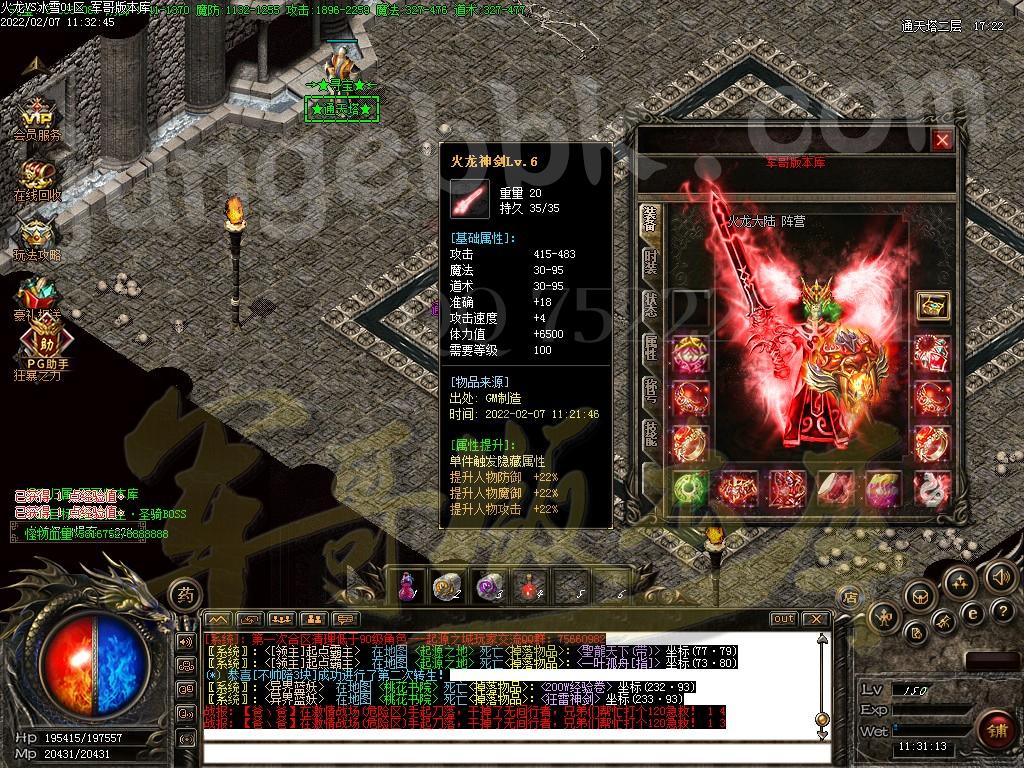The width and height of the screenshot is (1024, 768).
Task: Switch to the 时装 costume tab
Action: click(x=650, y=261)
